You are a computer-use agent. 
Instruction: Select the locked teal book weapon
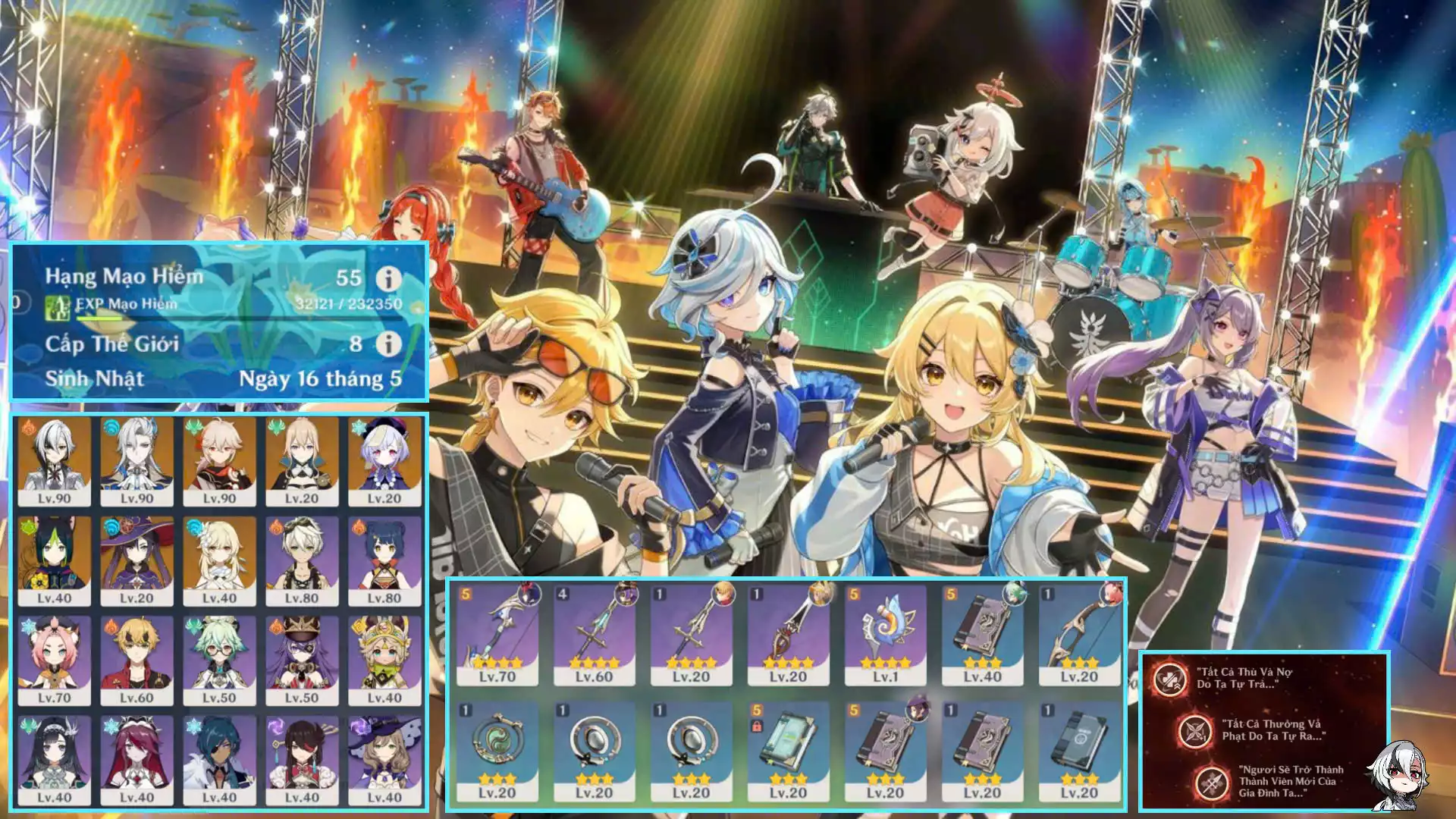click(788, 749)
